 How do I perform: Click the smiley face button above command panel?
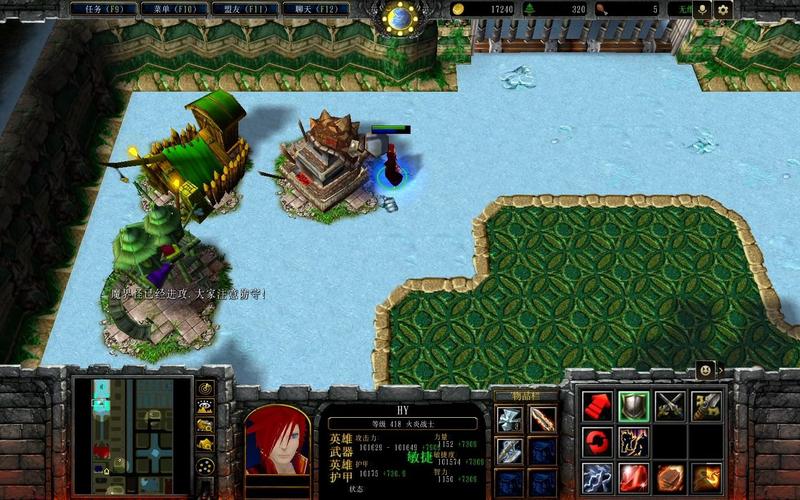[706, 369]
